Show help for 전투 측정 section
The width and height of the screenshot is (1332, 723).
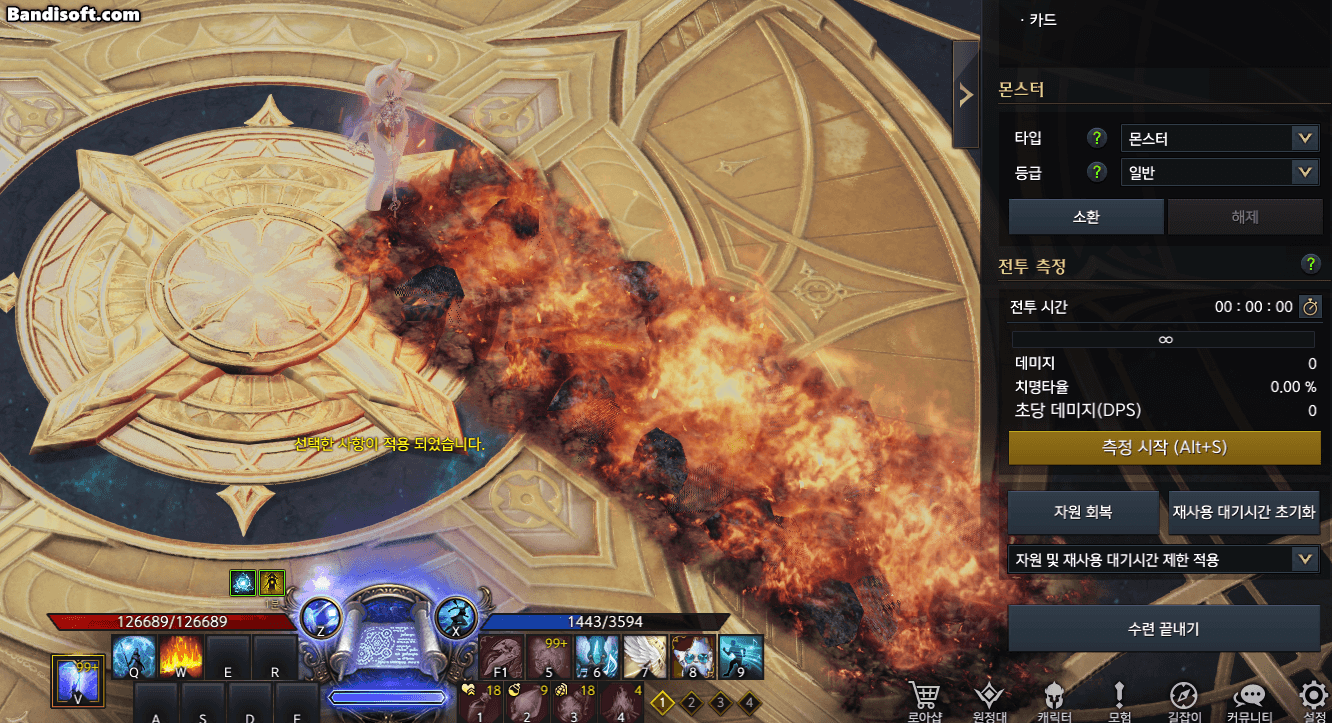[x=1310, y=264]
